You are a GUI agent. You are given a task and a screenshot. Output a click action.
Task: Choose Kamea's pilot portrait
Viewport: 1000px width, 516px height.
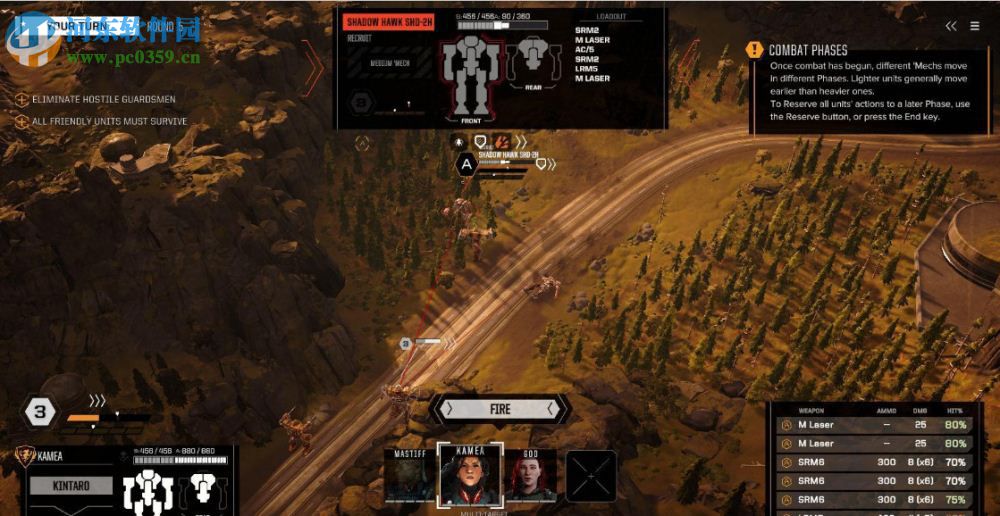pyautogui.click(x=469, y=476)
